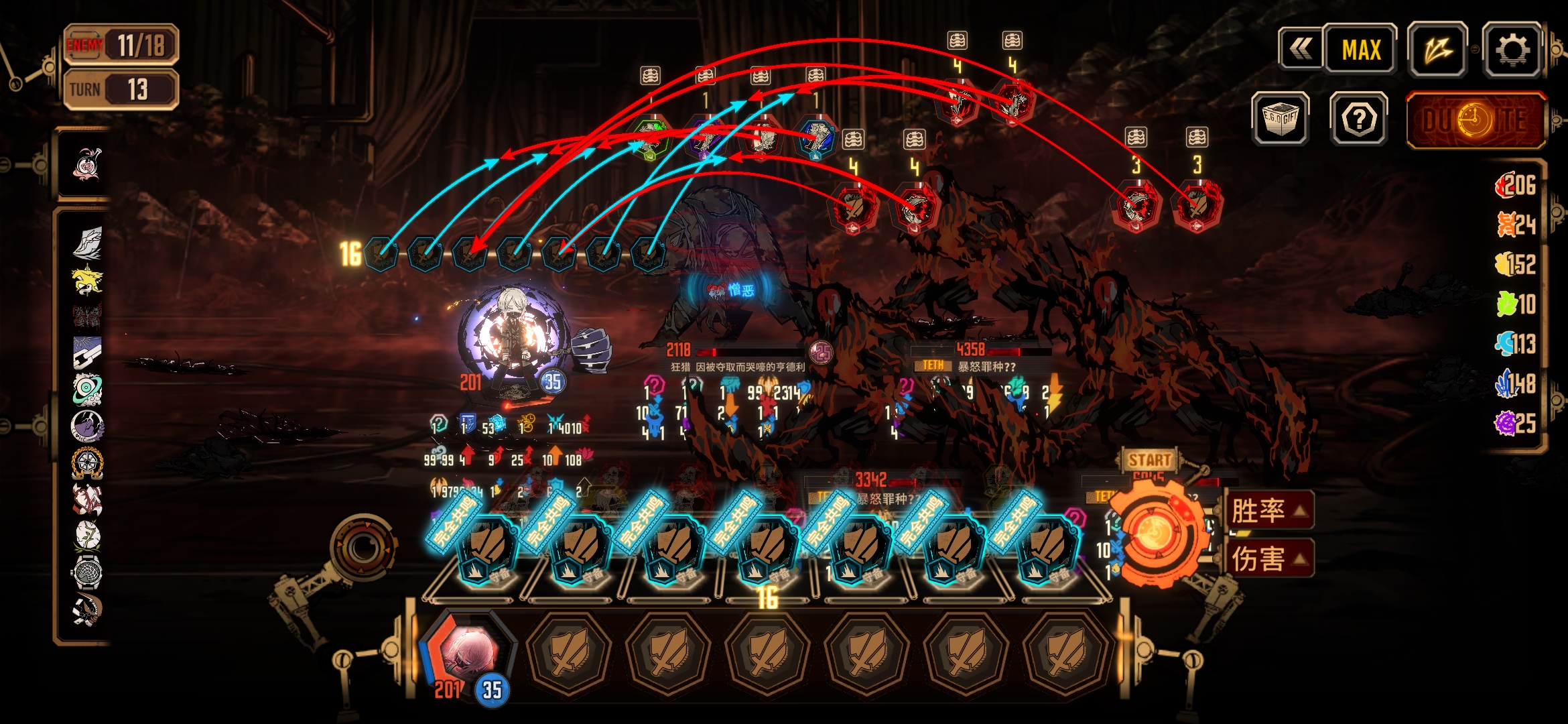Viewport: 1568px width, 724px height.
Task: Open the gear settings menu
Action: [1512, 50]
